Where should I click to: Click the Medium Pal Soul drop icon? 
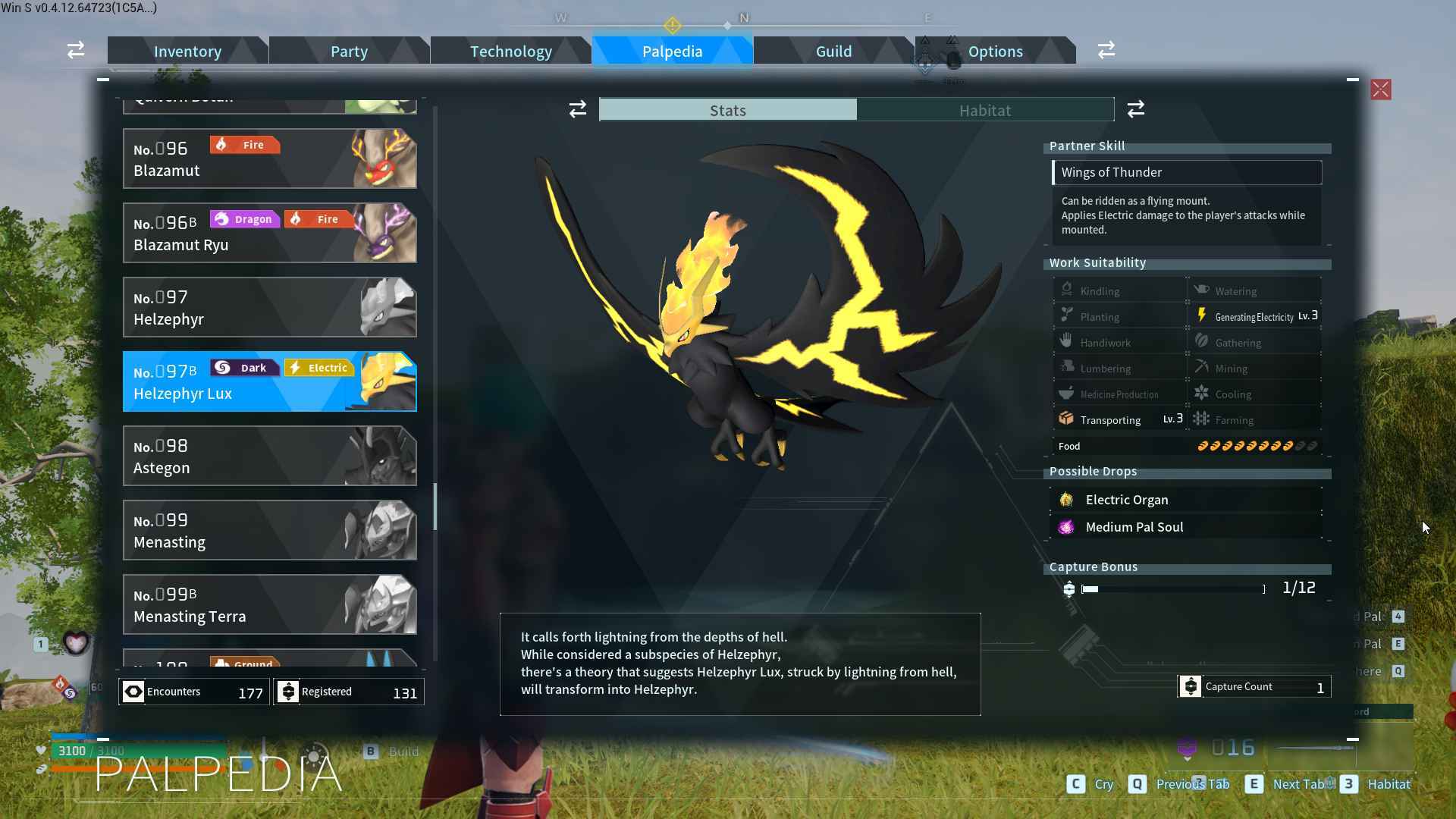coord(1066,526)
